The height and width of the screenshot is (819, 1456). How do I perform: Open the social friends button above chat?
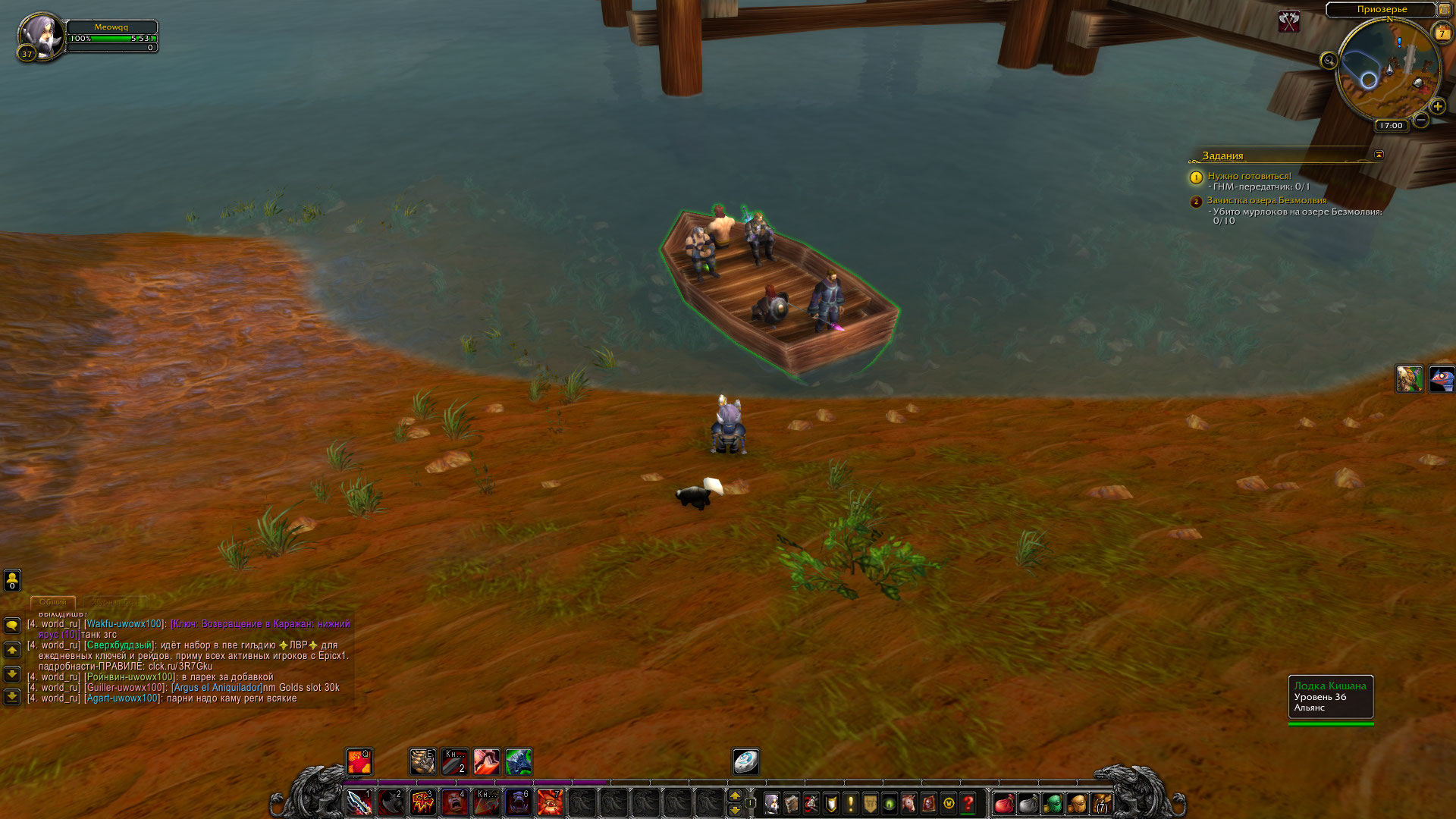point(12,580)
